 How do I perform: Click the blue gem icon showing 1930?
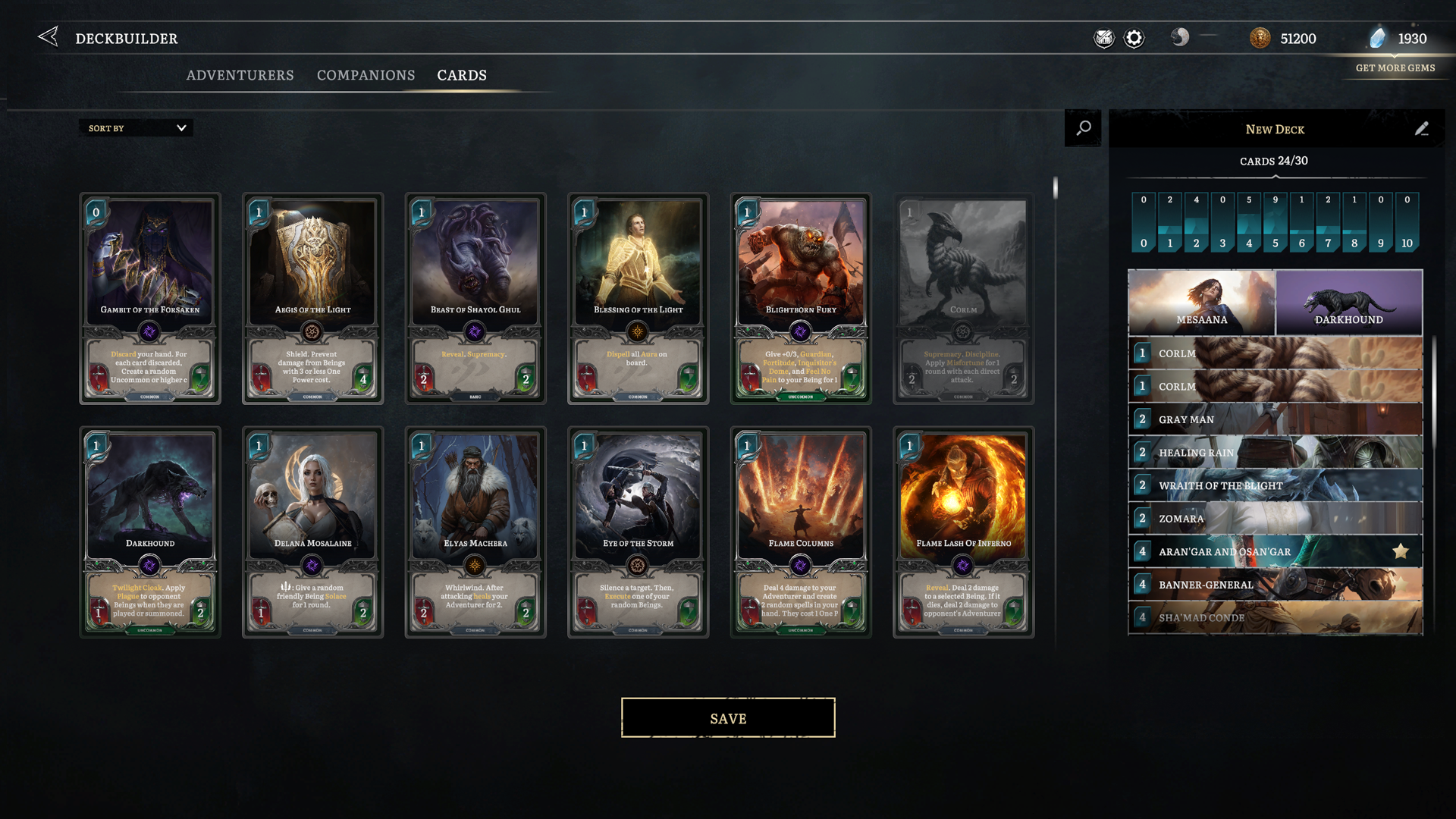click(1379, 38)
